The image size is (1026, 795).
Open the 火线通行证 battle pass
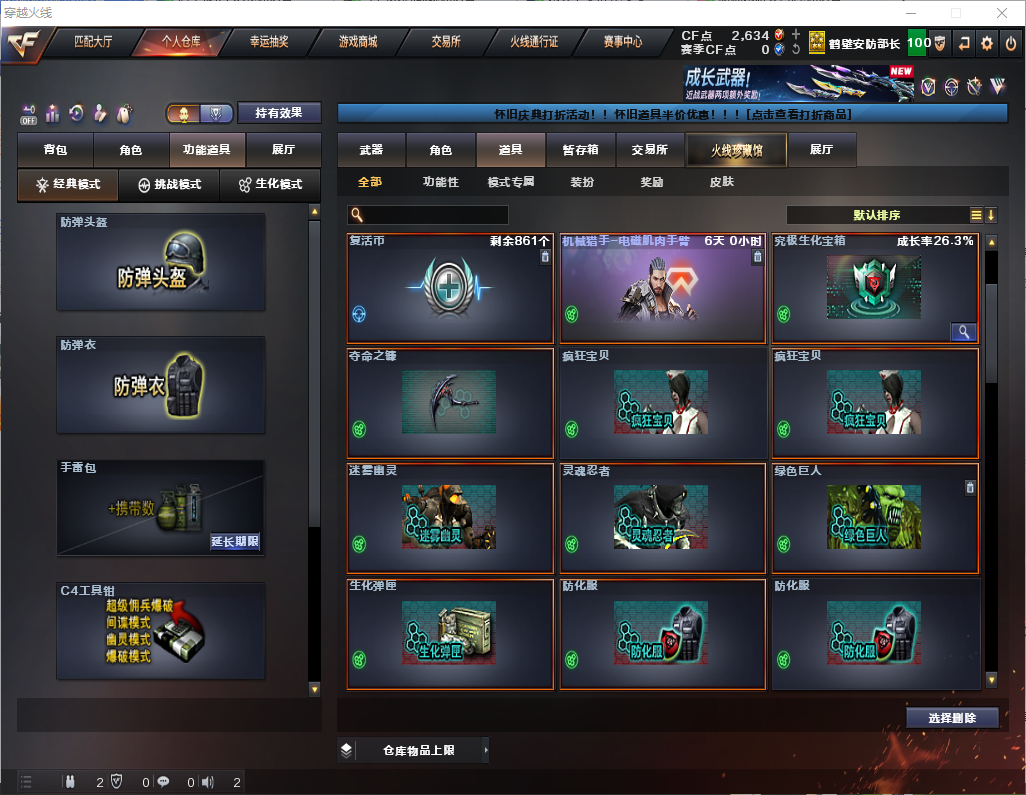tap(534, 42)
